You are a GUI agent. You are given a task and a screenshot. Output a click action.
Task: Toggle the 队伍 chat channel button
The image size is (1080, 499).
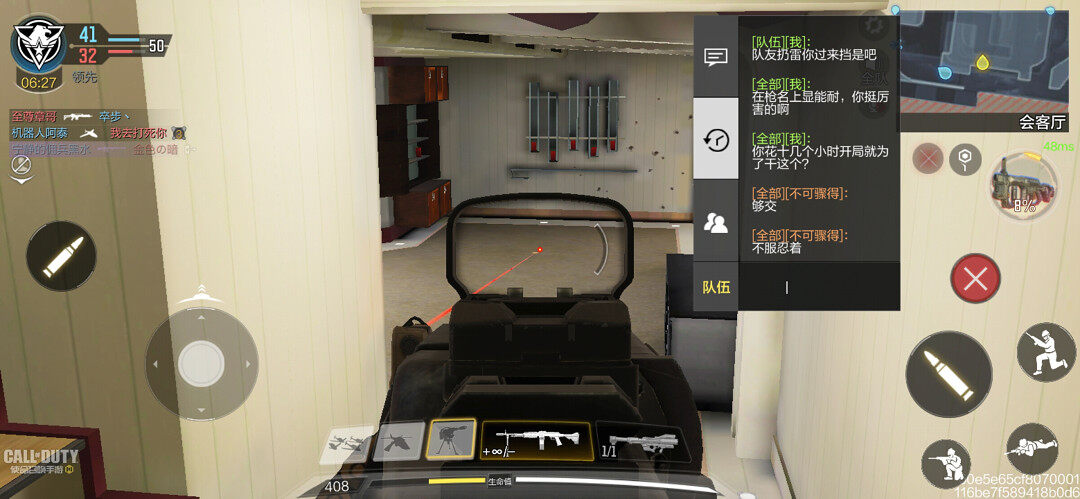pyautogui.click(x=716, y=287)
